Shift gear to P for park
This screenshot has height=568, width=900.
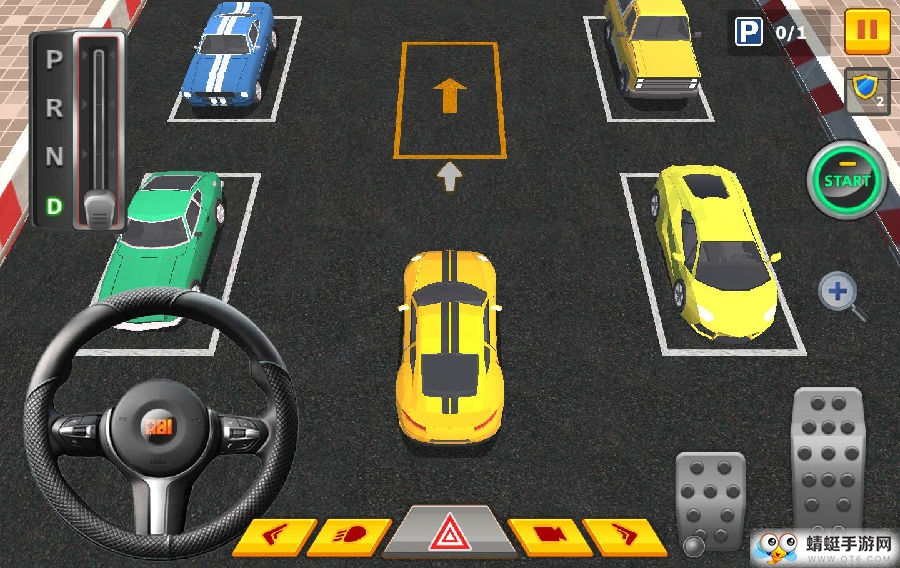(x=54, y=59)
